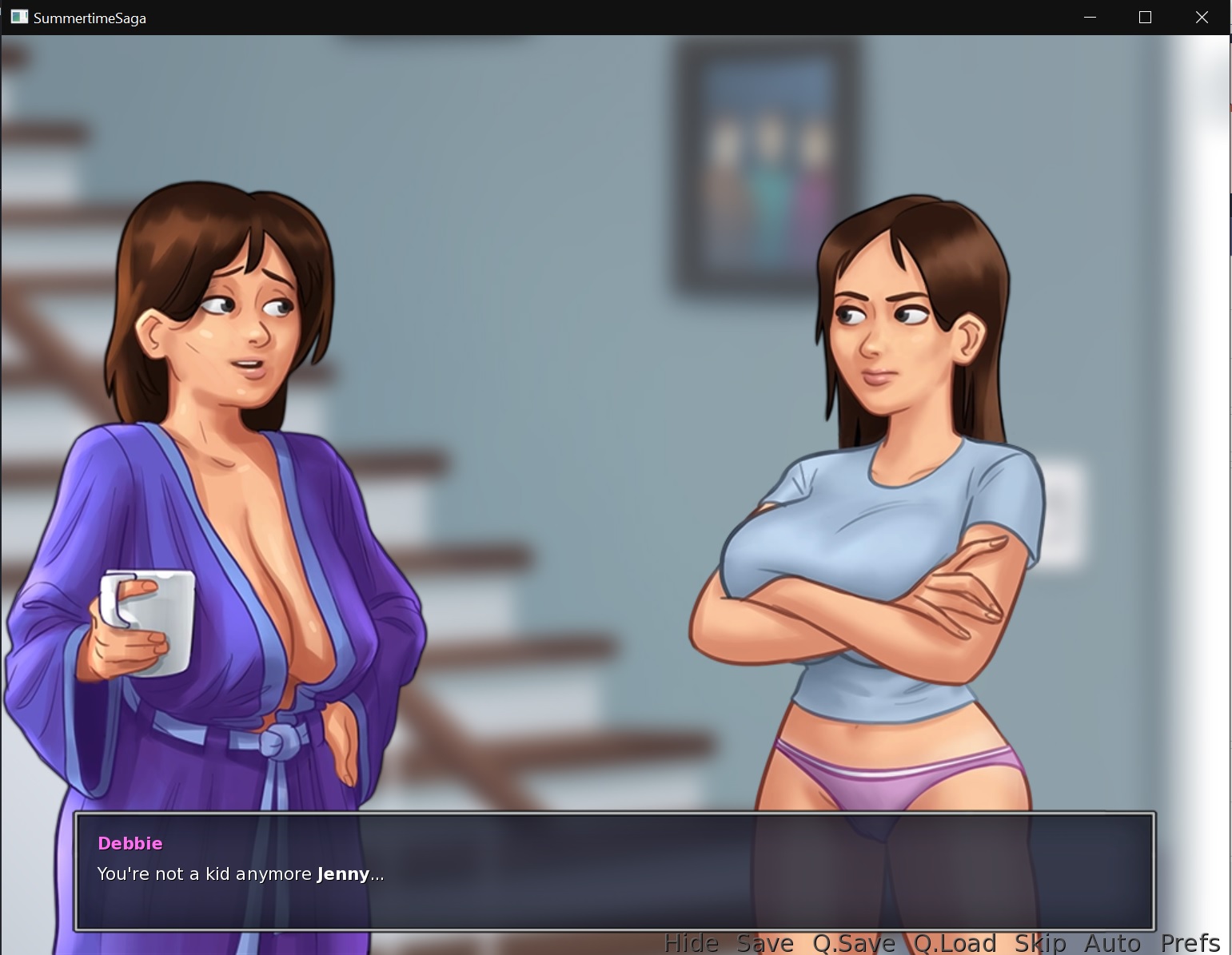Open the Save menu
The image size is (1232, 955).
[764, 943]
